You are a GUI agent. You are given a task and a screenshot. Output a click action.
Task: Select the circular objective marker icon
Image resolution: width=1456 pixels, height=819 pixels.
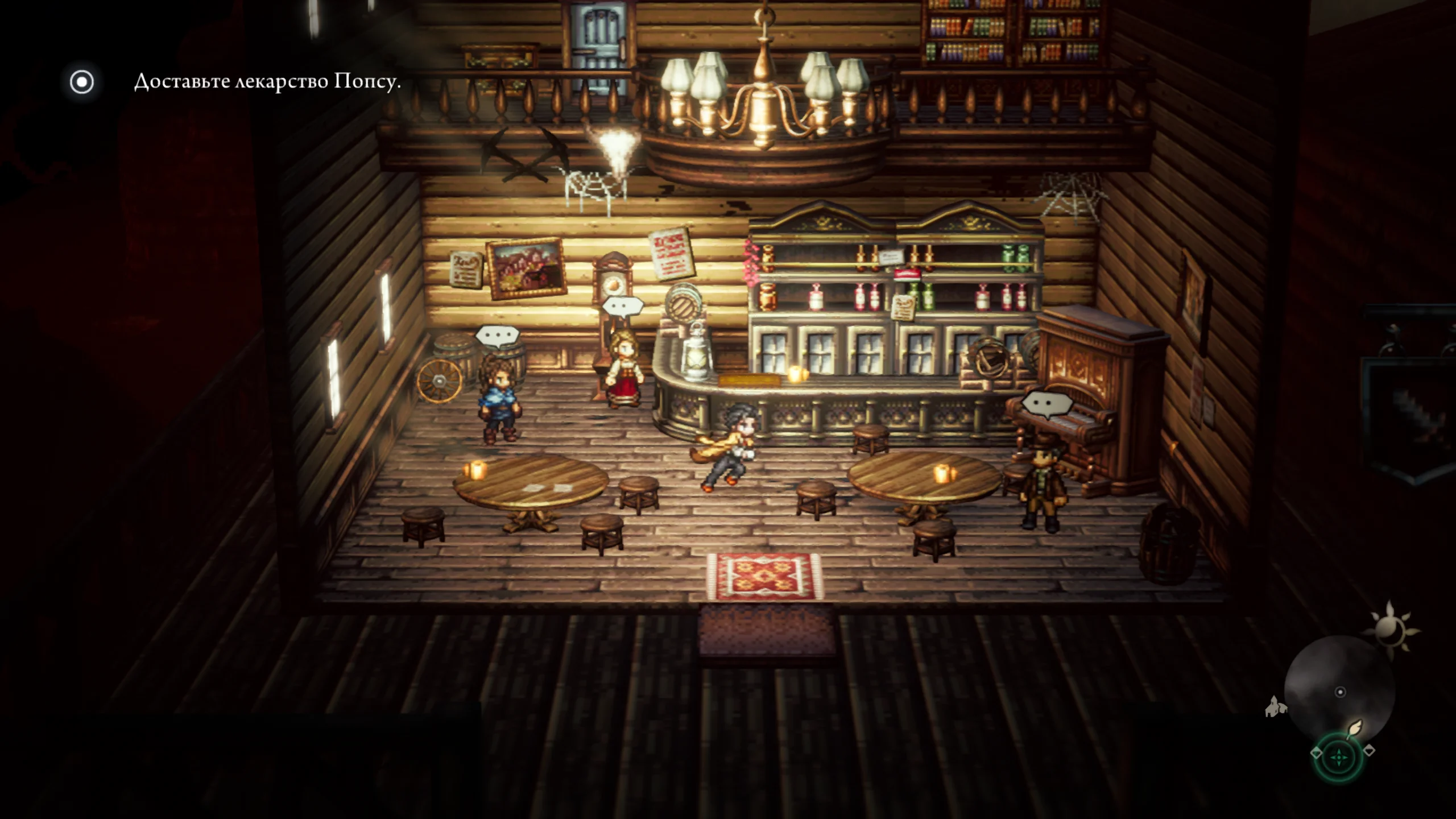click(82, 82)
